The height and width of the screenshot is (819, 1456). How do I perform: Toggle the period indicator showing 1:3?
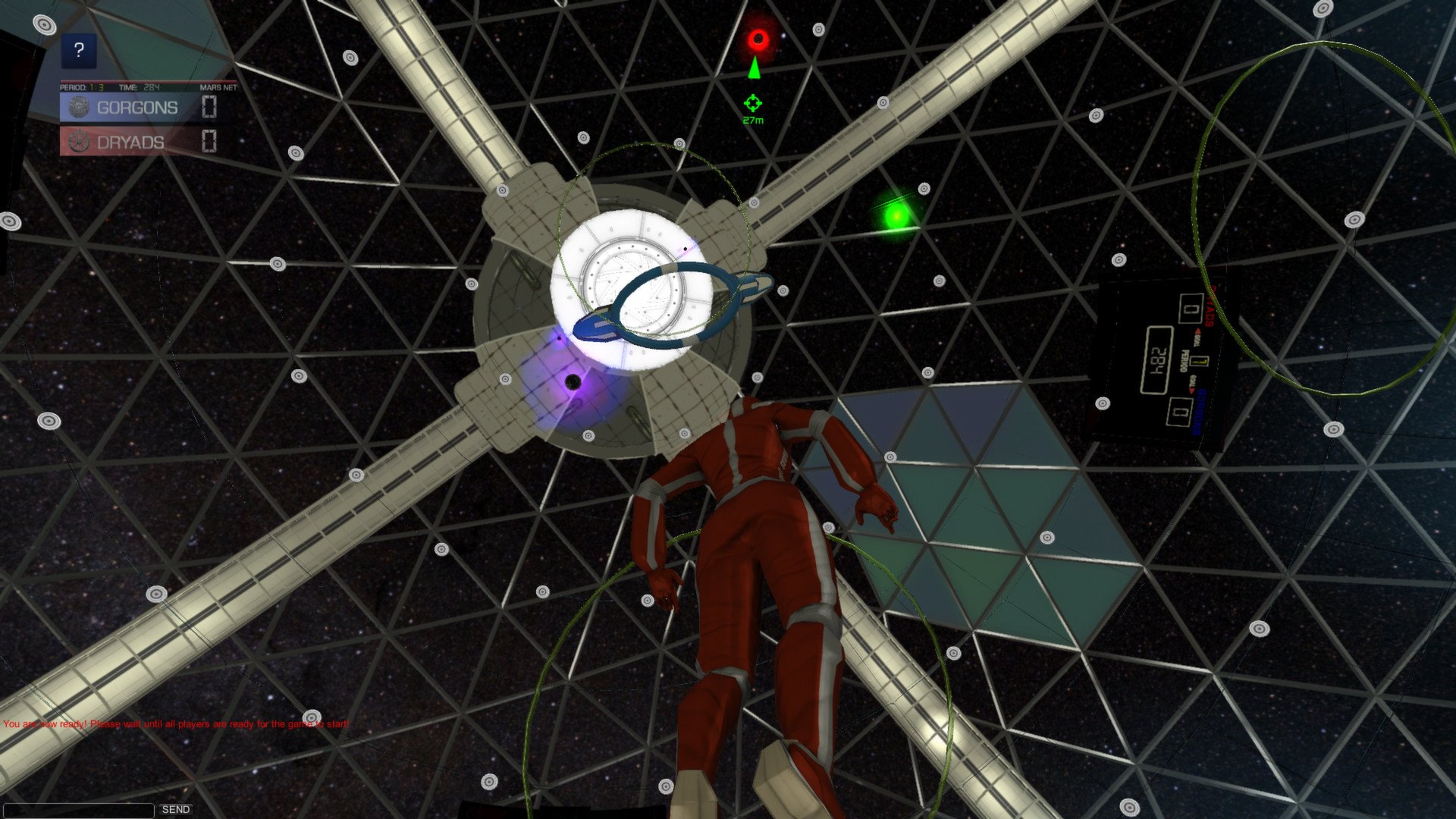click(x=83, y=88)
